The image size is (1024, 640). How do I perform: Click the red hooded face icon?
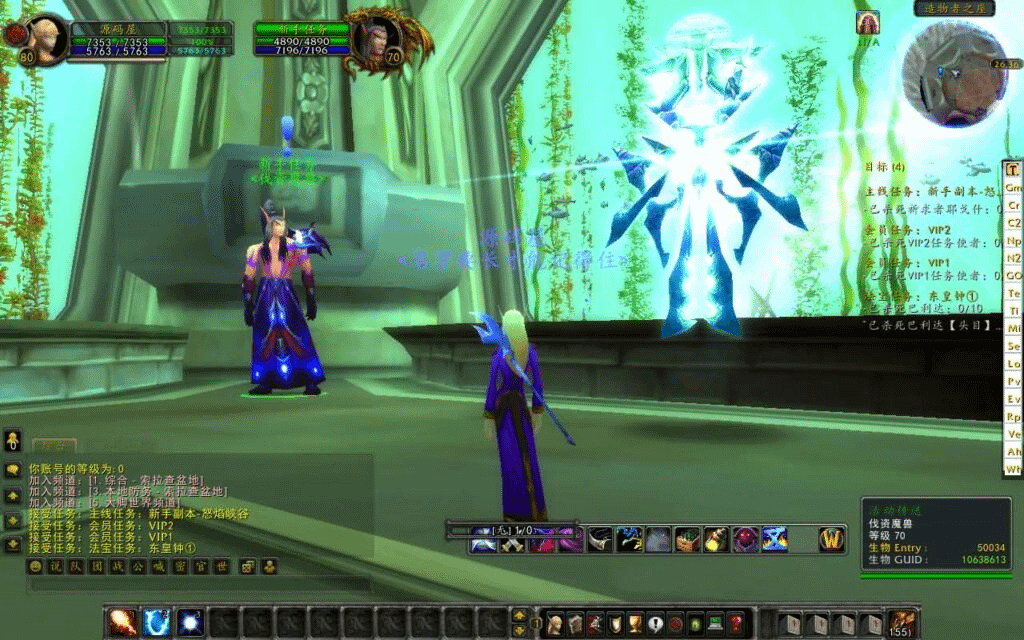click(x=745, y=540)
